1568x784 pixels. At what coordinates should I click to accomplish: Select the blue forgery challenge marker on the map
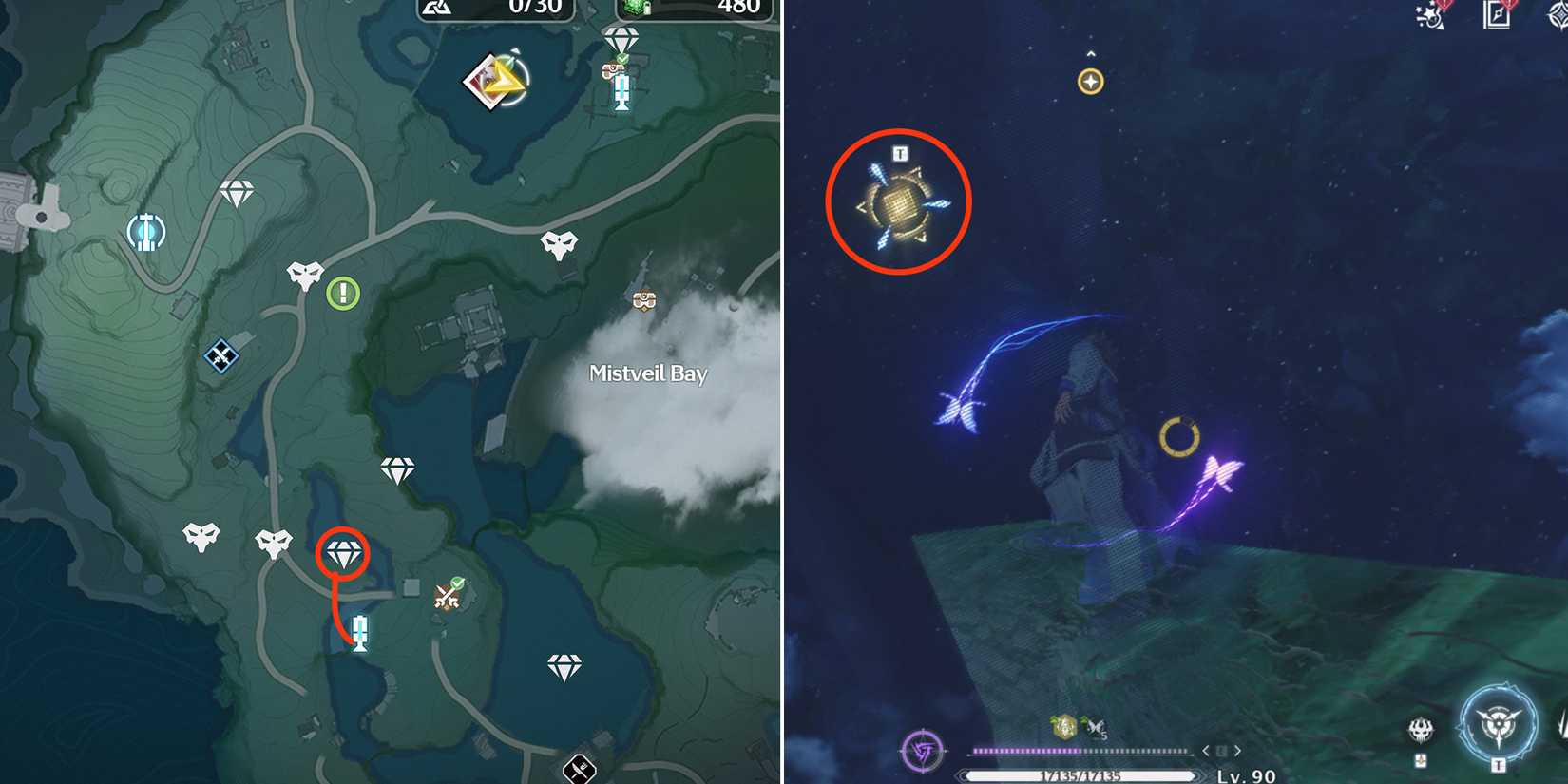pyautogui.click(x=221, y=357)
